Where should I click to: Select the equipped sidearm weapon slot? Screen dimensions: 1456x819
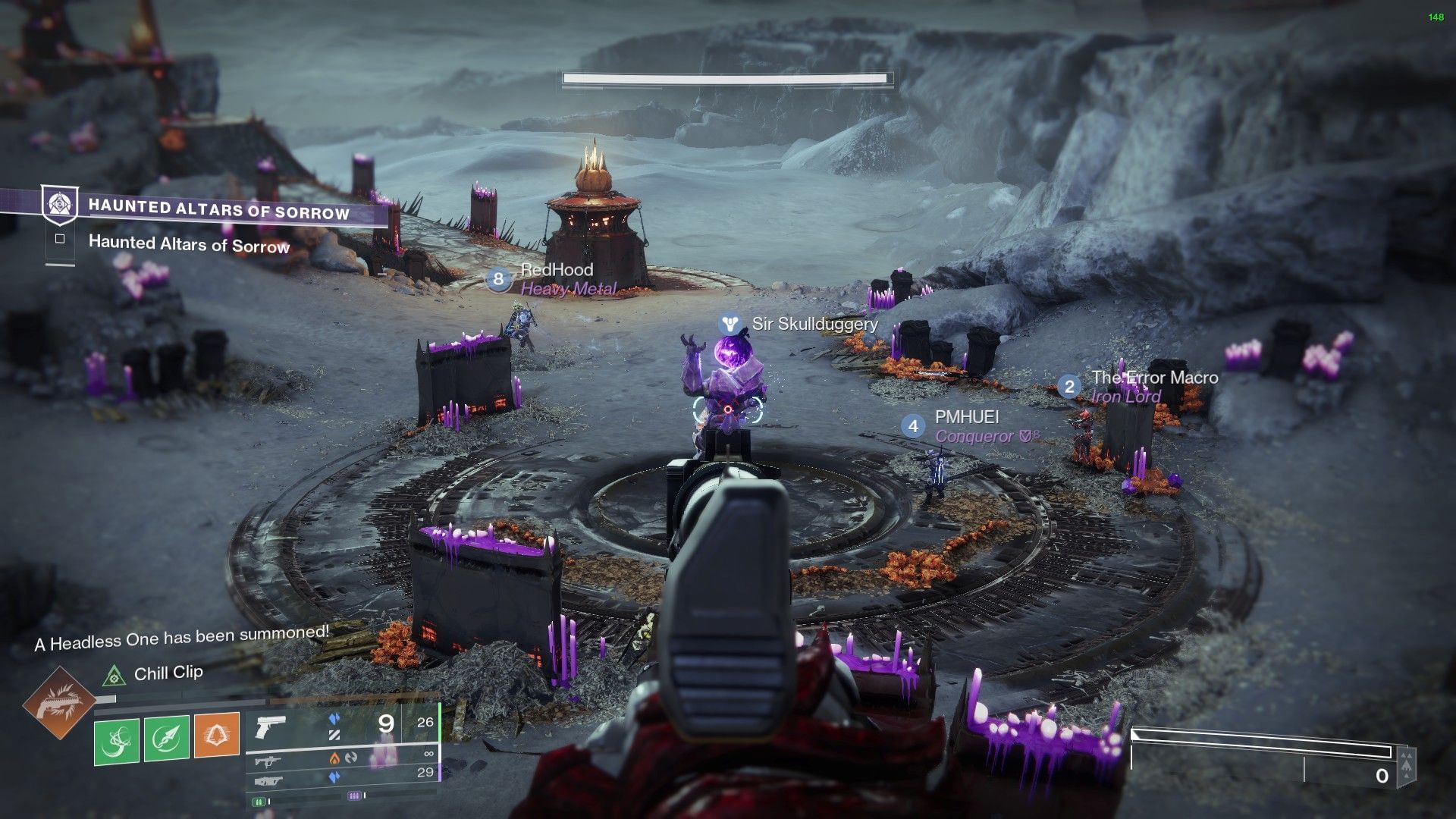tap(271, 727)
